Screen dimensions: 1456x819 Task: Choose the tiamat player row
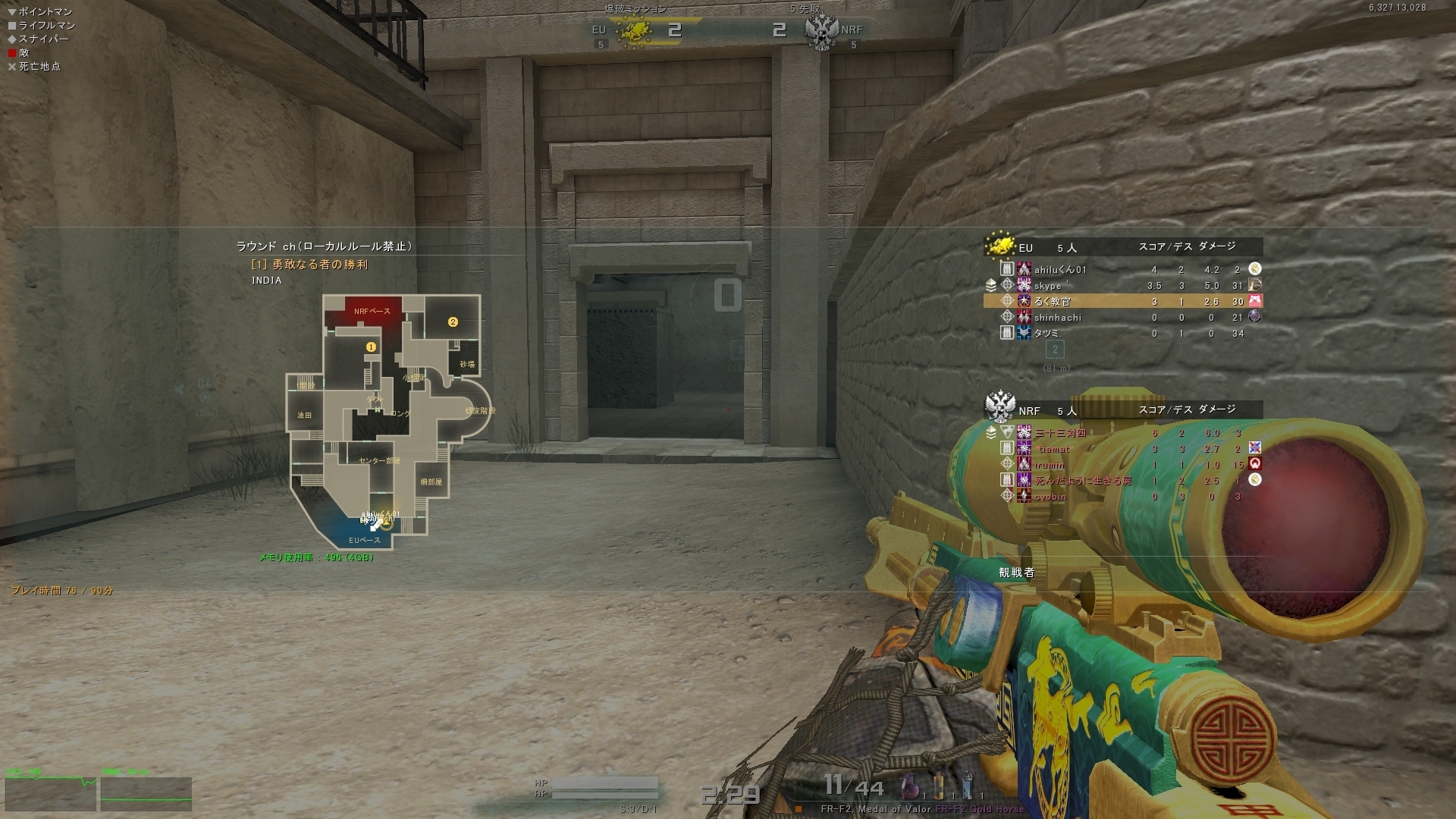click(x=1054, y=449)
